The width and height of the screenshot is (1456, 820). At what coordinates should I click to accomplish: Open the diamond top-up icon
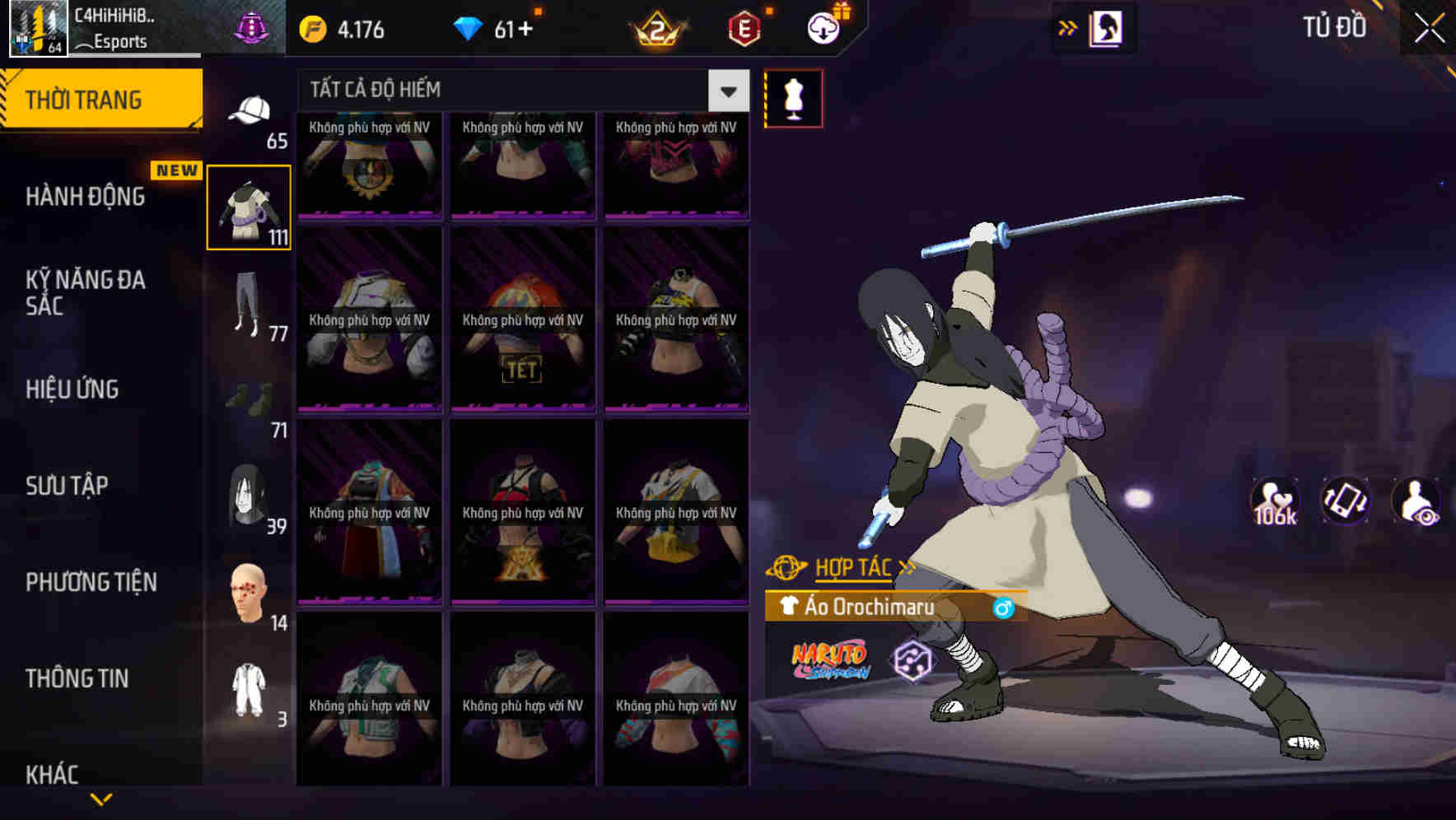(472, 27)
